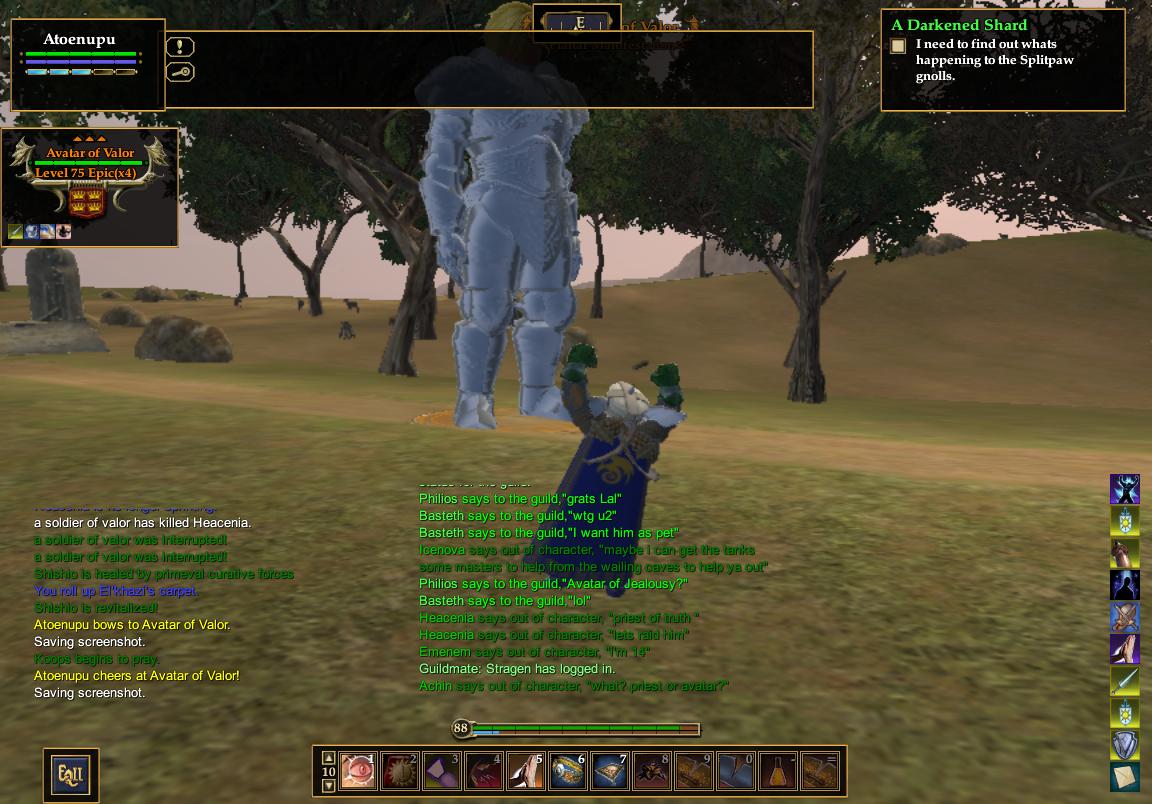
Task: Click the sword effect icon in side column
Action: [1125, 681]
